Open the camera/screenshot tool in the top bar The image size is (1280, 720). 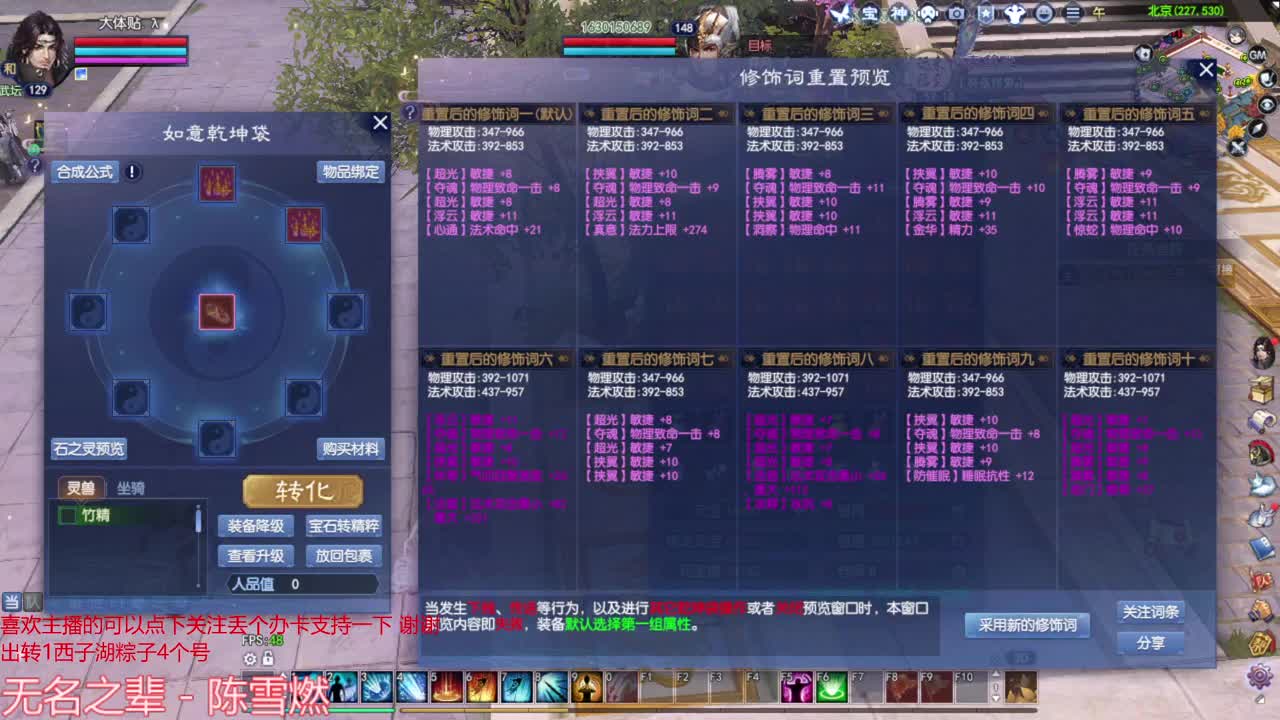tap(955, 13)
